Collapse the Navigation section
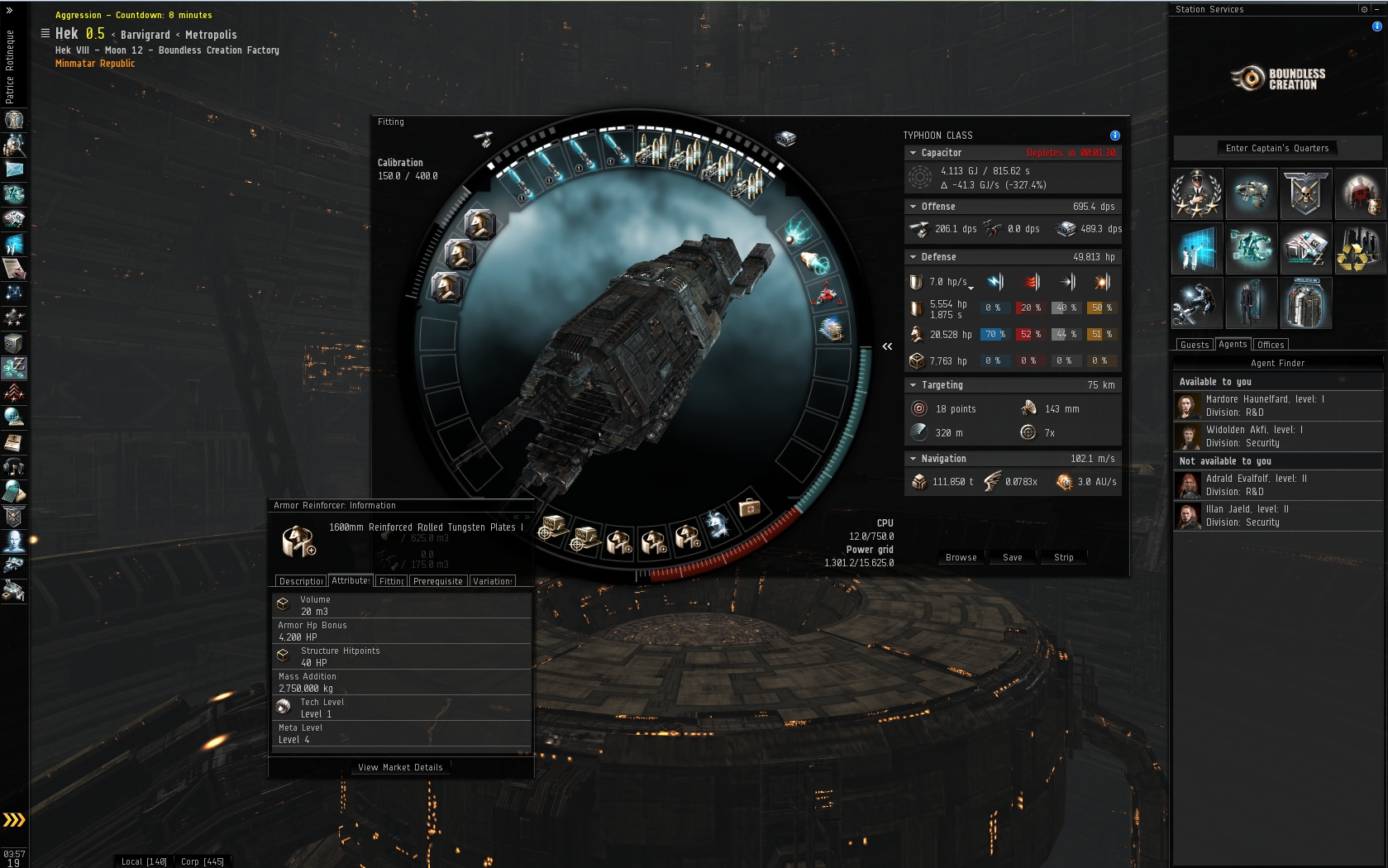 [911, 458]
